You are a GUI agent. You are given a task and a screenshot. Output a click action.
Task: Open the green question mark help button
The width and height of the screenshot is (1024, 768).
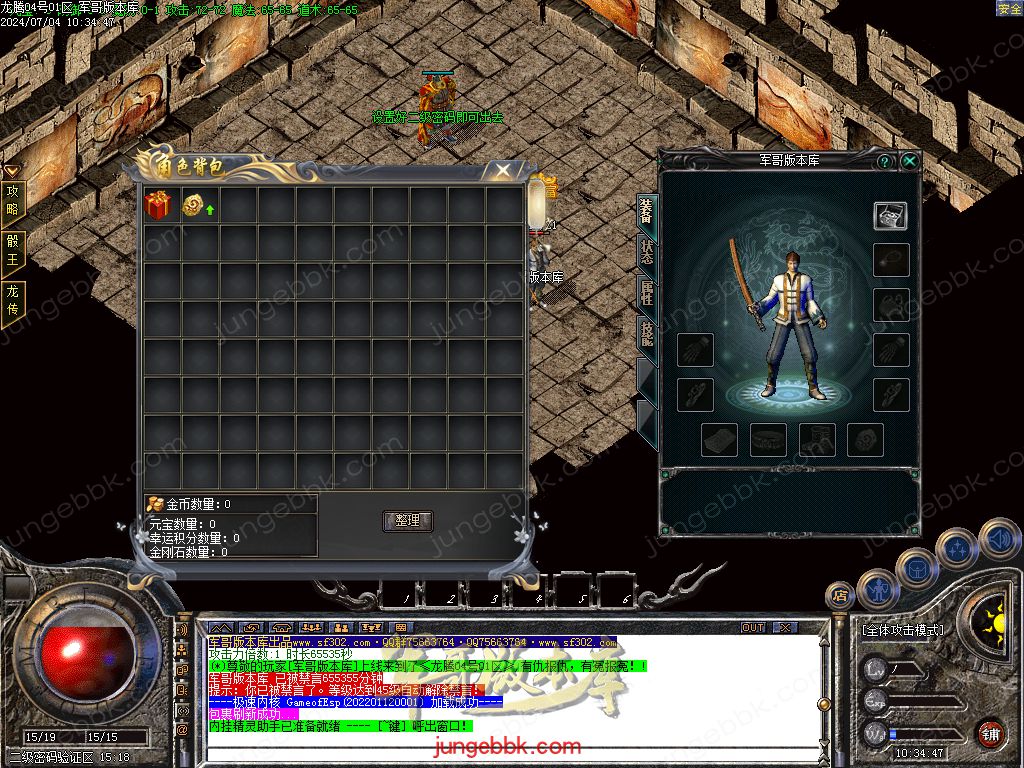pyautogui.click(x=885, y=161)
